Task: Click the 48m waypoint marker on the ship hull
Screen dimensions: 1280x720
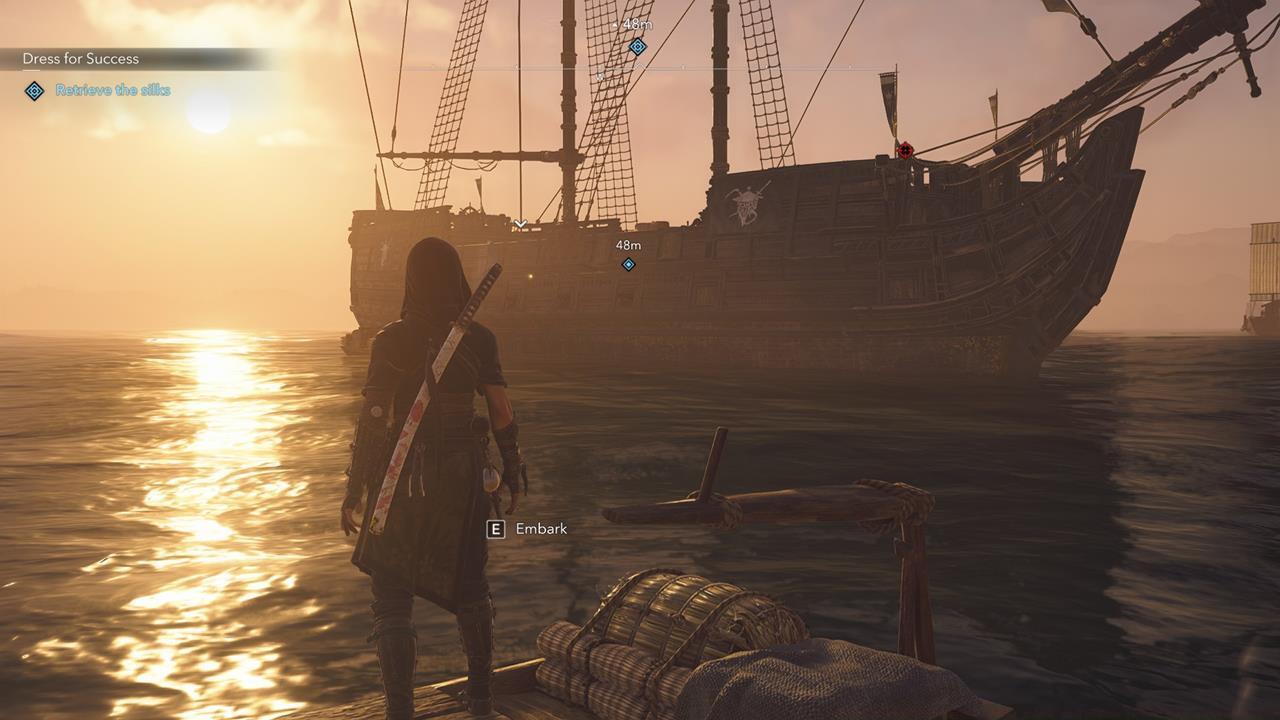Action: click(x=628, y=264)
